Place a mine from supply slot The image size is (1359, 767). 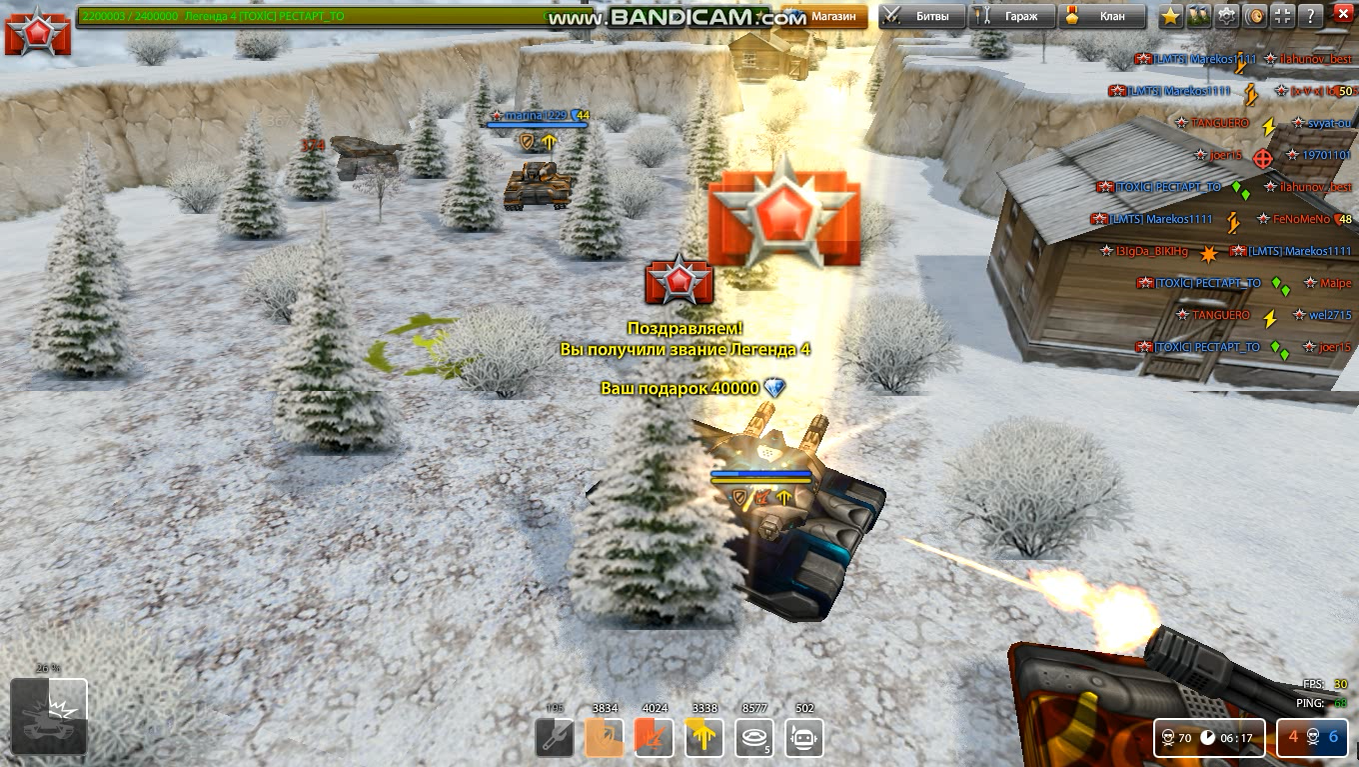pyautogui.click(x=755, y=738)
